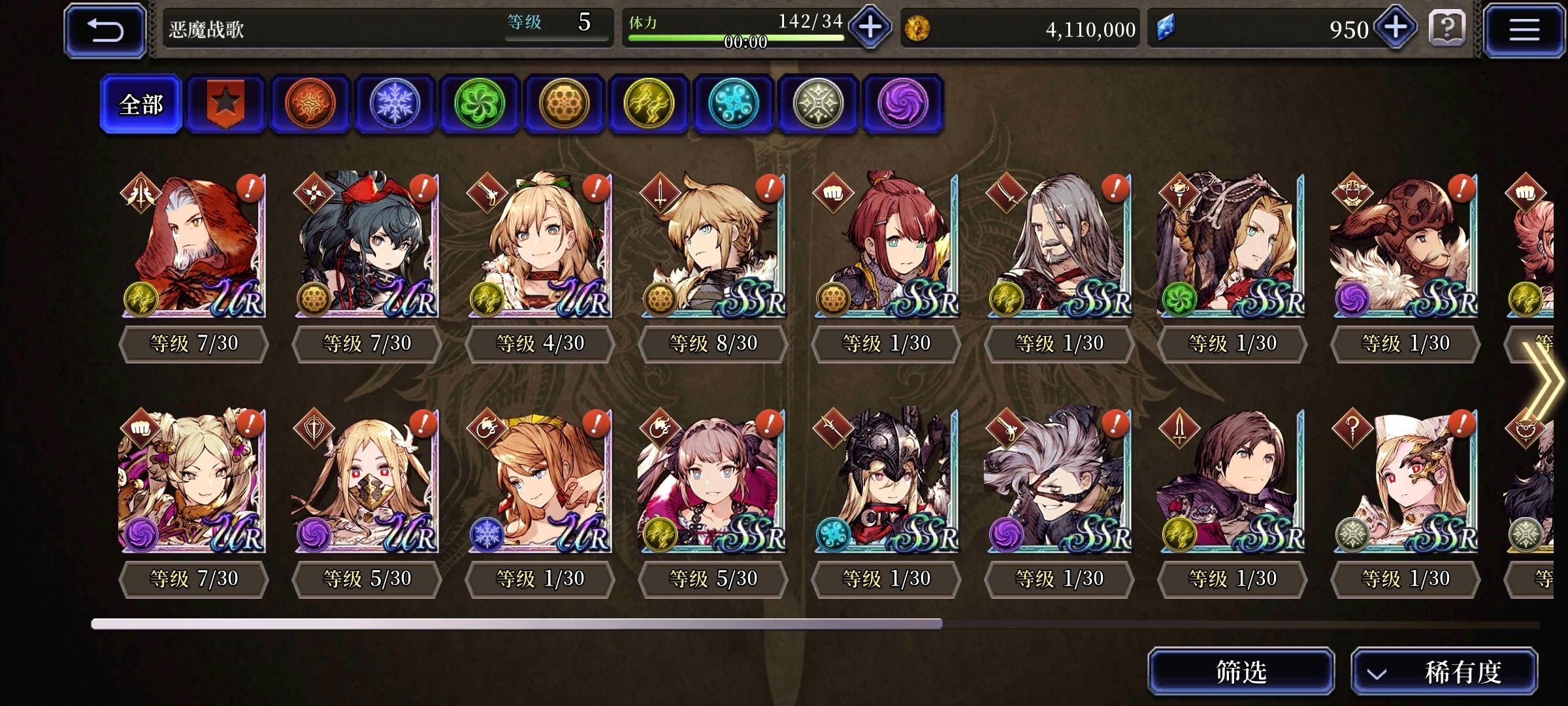Select the dark element filter icon

pos(903,105)
